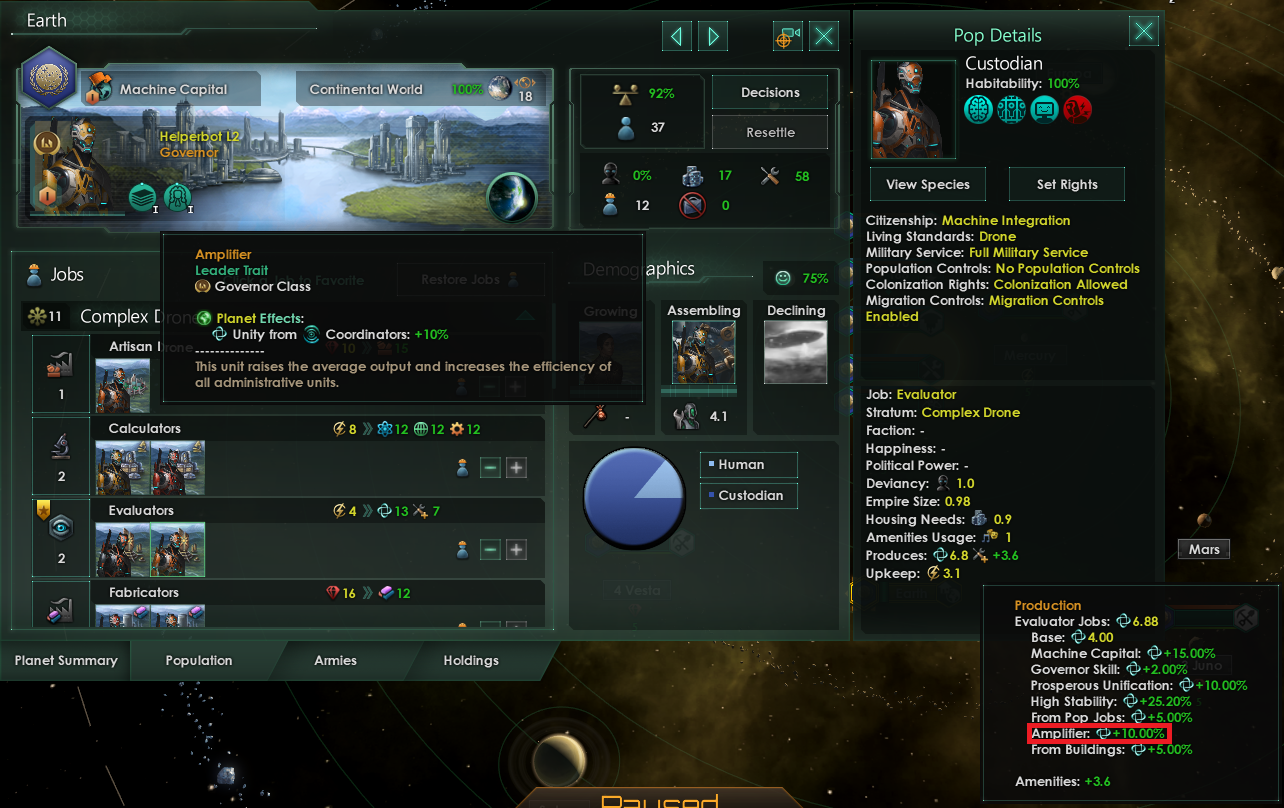Click the Mars label in the system view
This screenshot has height=808, width=1284.
pos(1203,548)
